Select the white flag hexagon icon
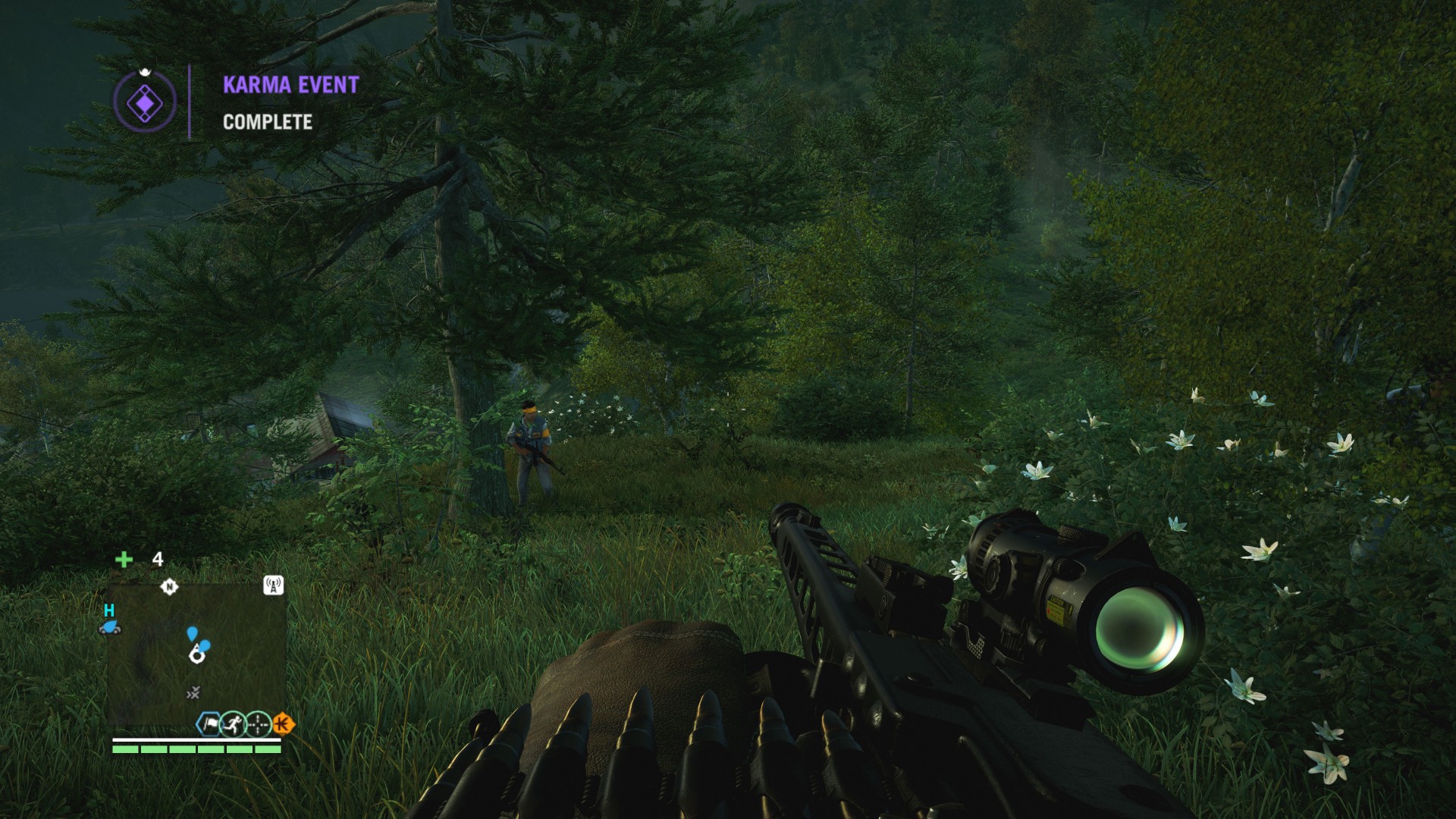Screen dimensions: 1456x819 click(x=209, y=724)
